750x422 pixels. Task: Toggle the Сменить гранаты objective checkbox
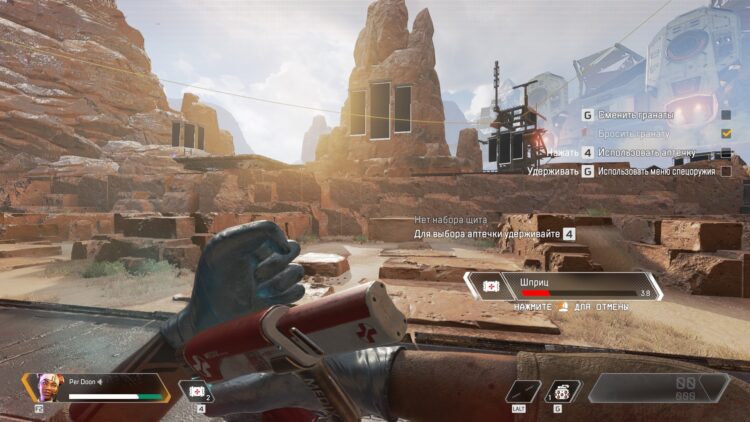point(726,115)
